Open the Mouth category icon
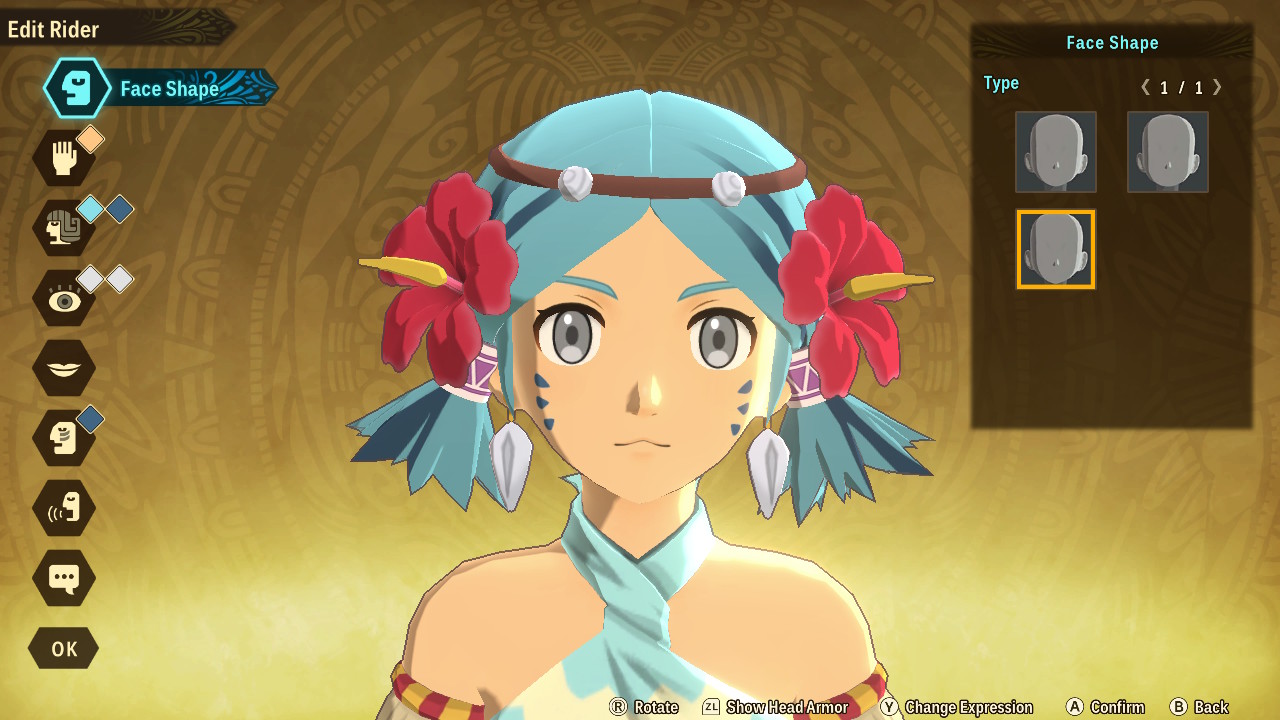 [x=64, y=368]
